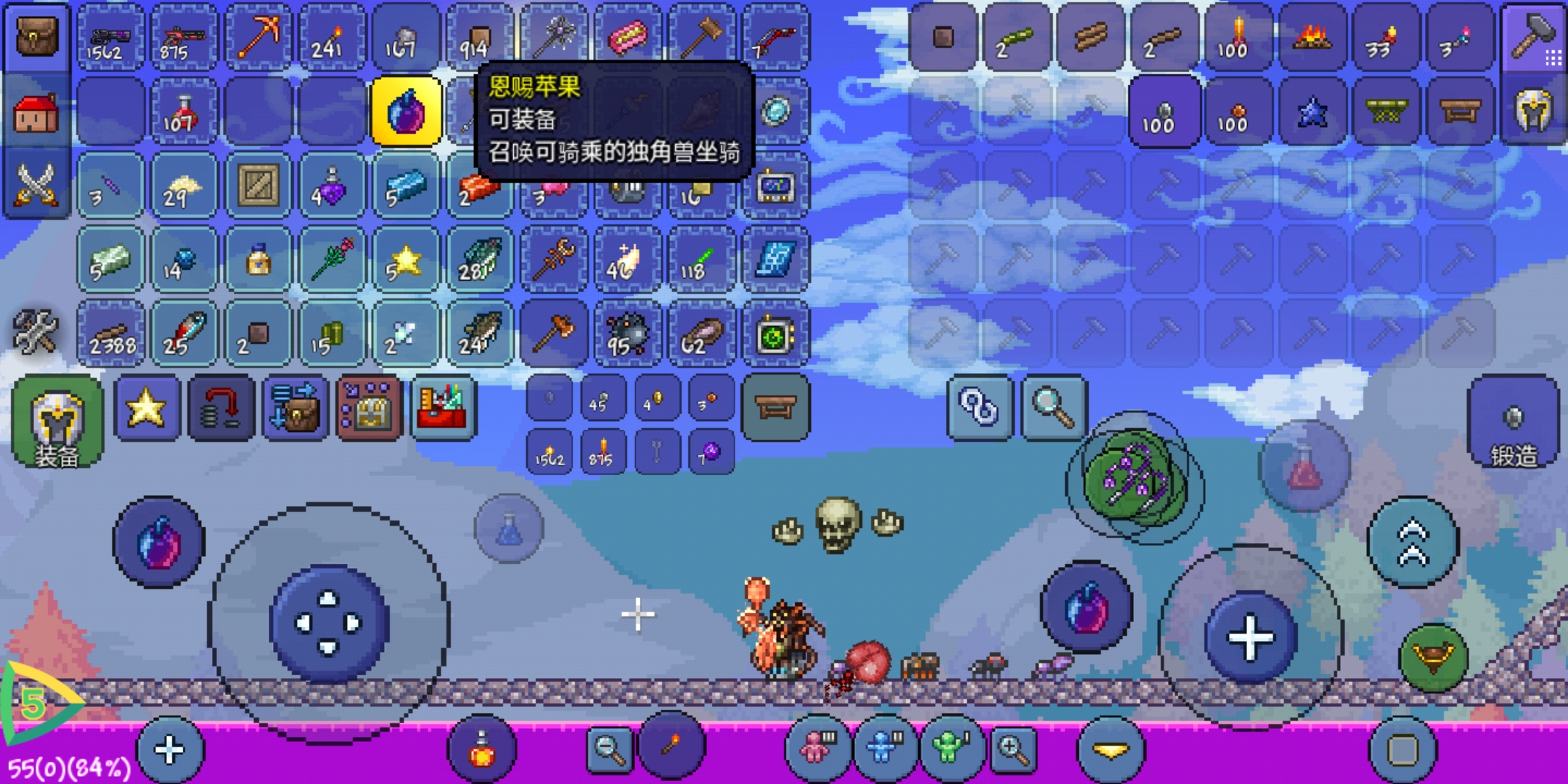The width and height of the screenshot is (1568, 784).
Task: Switch to the crossed swords tab
Action: (36, 184)
